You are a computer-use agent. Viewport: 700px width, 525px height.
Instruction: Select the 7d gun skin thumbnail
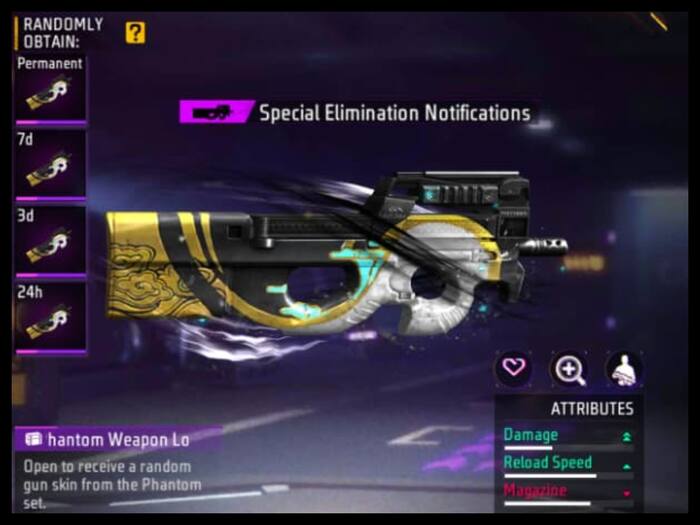(x=50, y=168)
